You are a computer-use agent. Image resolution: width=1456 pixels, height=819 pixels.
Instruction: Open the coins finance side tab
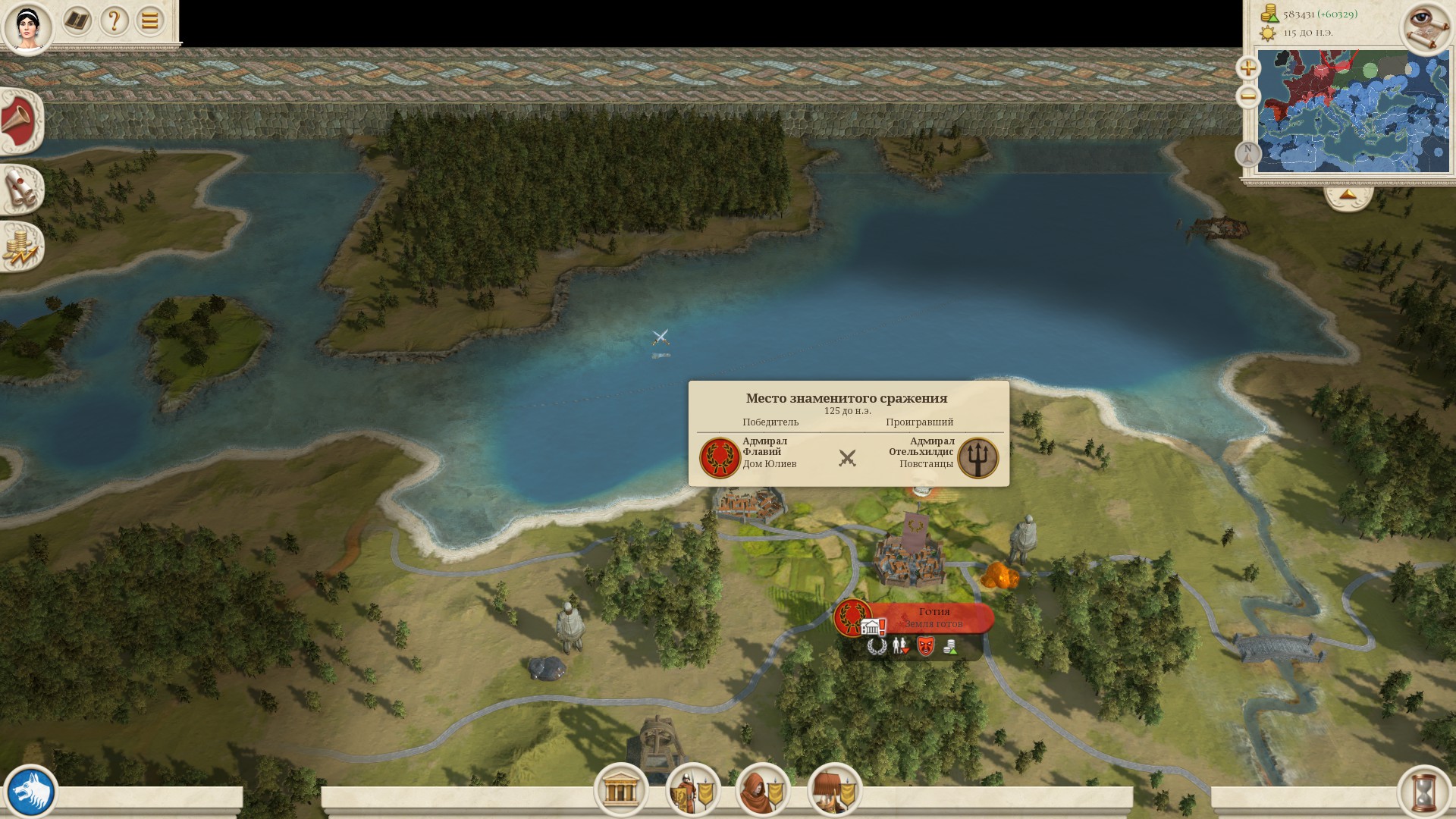[20, 247]
